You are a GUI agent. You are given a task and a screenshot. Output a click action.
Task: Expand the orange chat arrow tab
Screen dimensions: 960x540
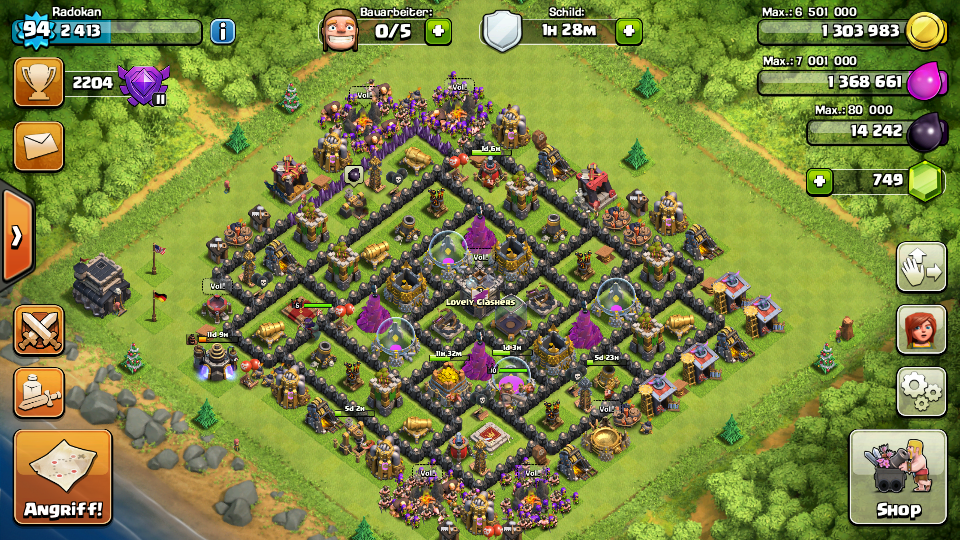coord(16,236)
